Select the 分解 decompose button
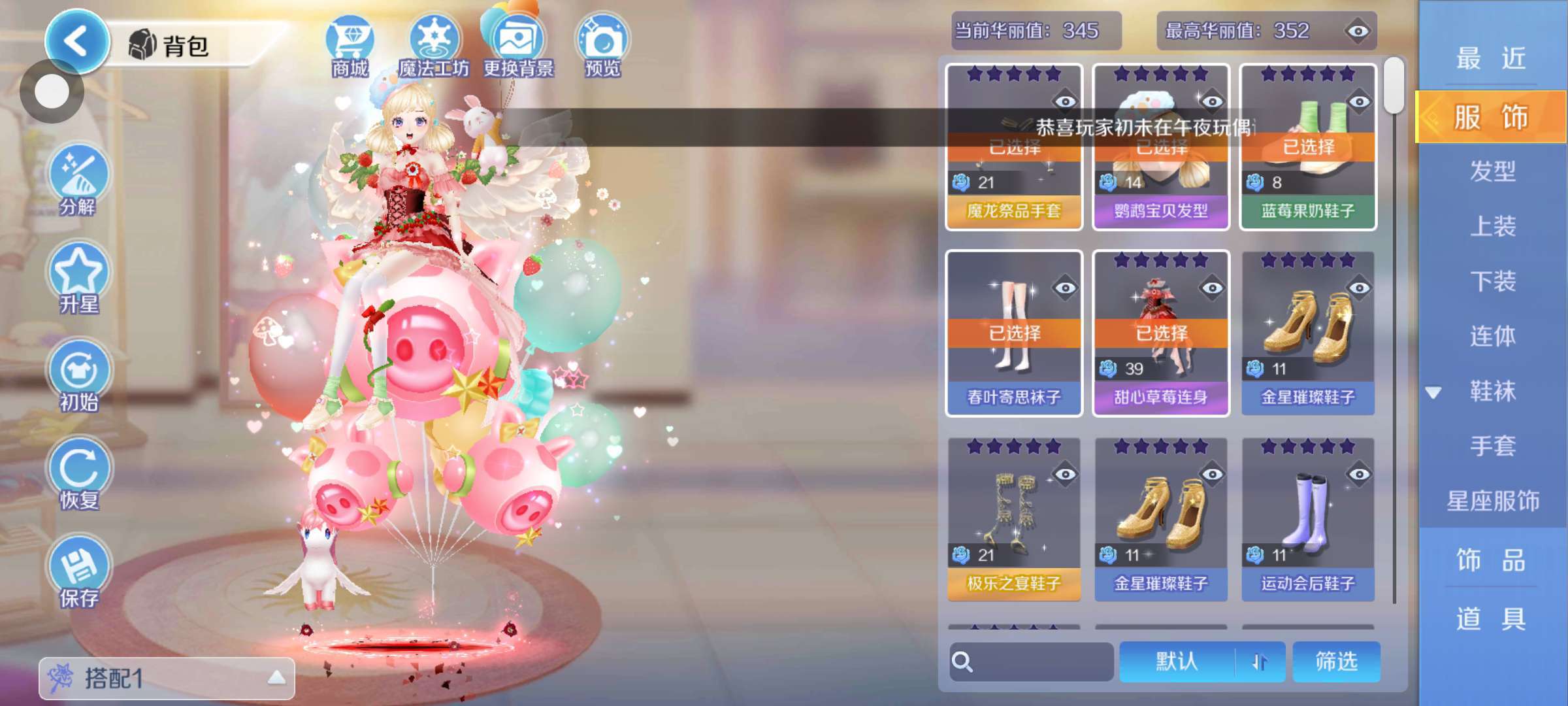Screen dimensions: 1568x706 78,181
